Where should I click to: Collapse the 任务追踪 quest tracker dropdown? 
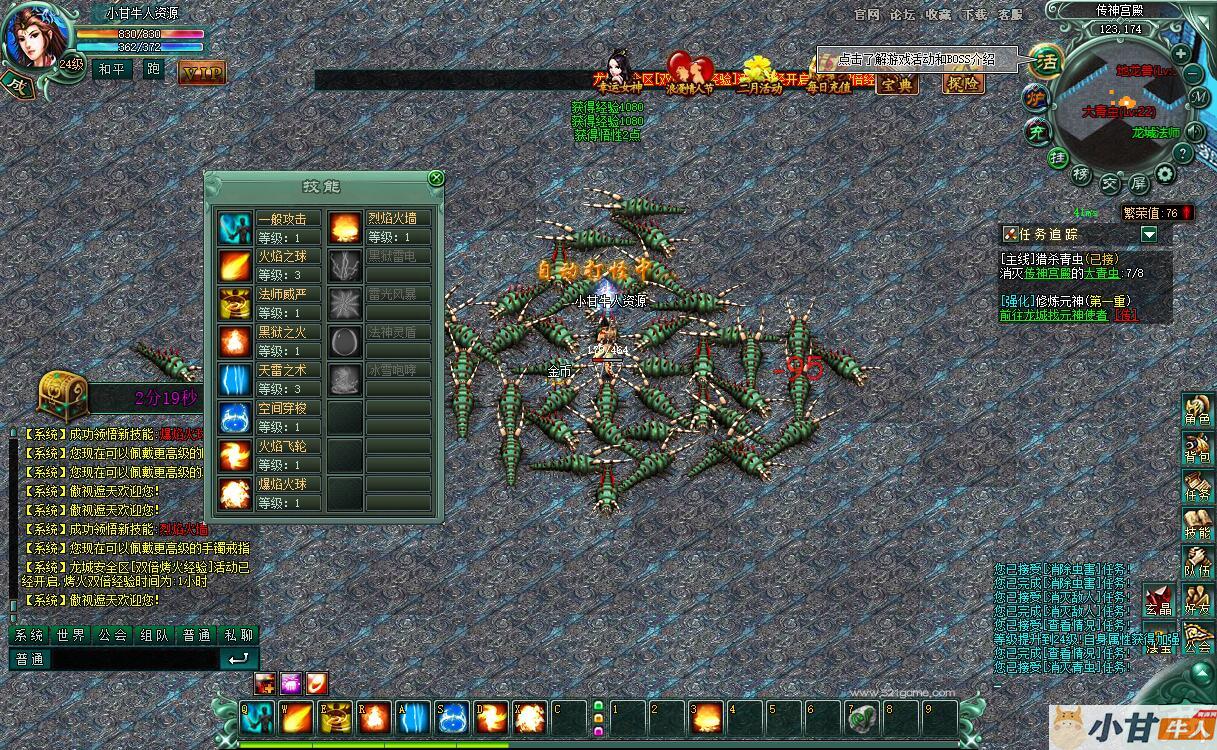tap(1149, 234)
